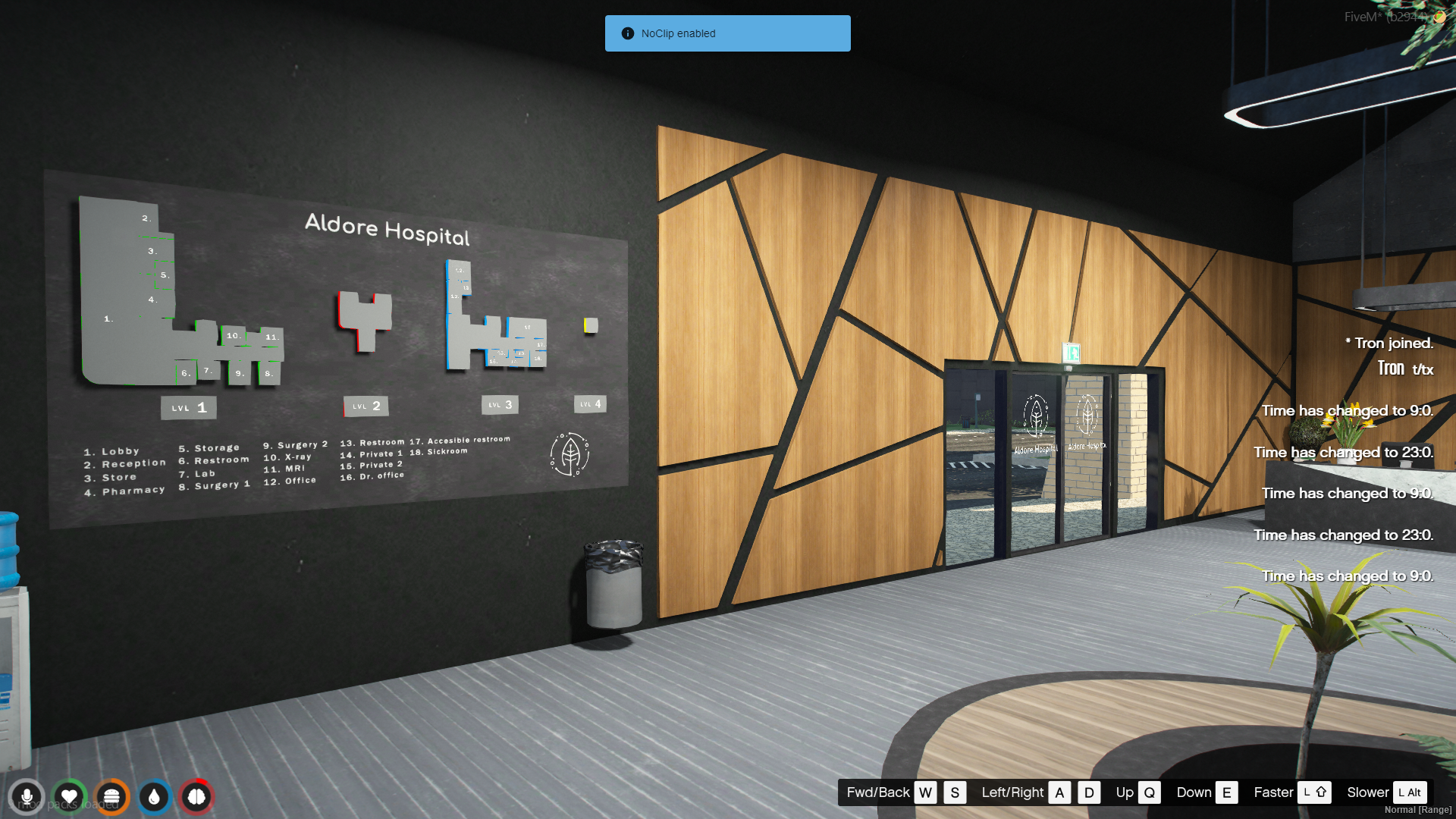Dismiss the NoClip enabled notification
This screenshot has width=1456, height=819.
click(727, 33)
